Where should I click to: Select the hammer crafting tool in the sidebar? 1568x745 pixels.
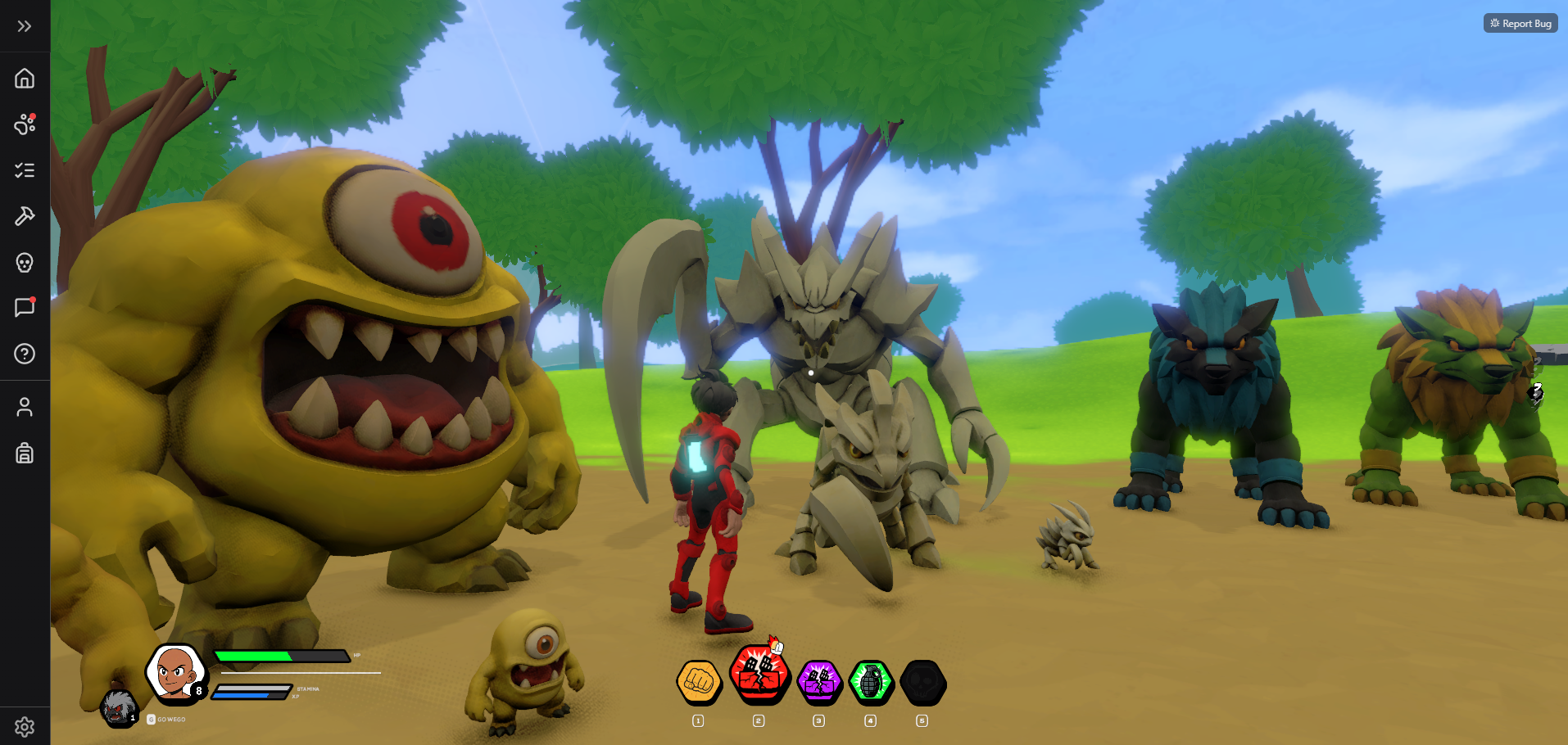click(x=24, y=216)
